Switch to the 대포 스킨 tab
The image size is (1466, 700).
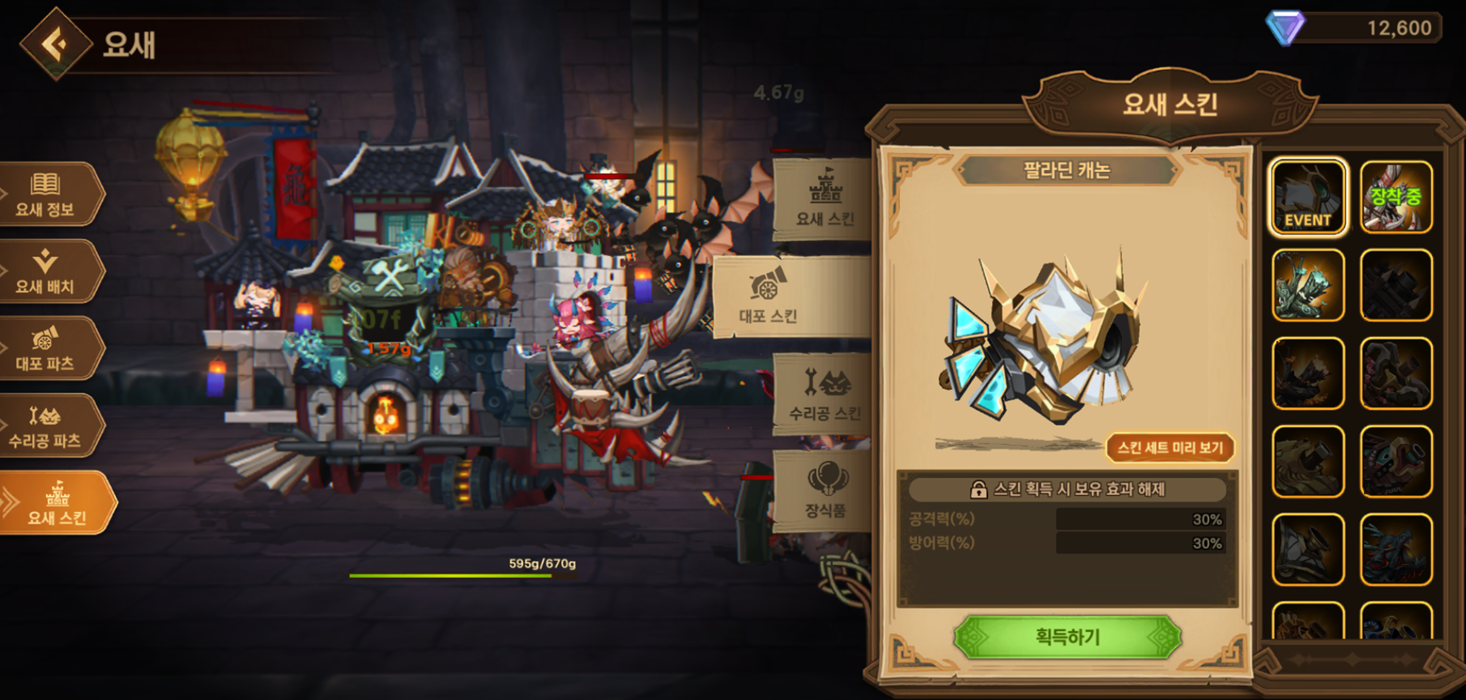(790, 298)
